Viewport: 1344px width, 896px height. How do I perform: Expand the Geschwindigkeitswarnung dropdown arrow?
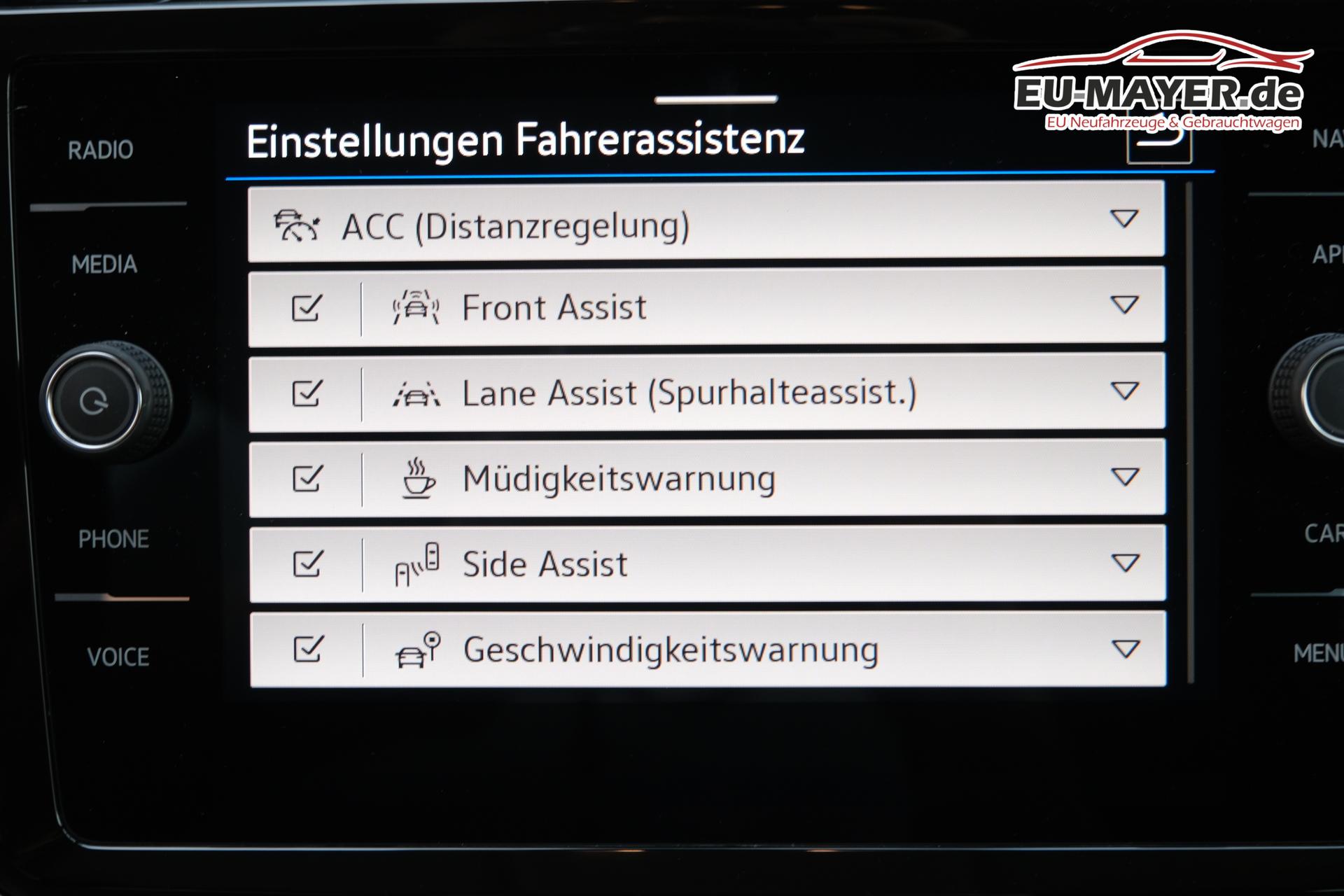[x=1125, y=649]
